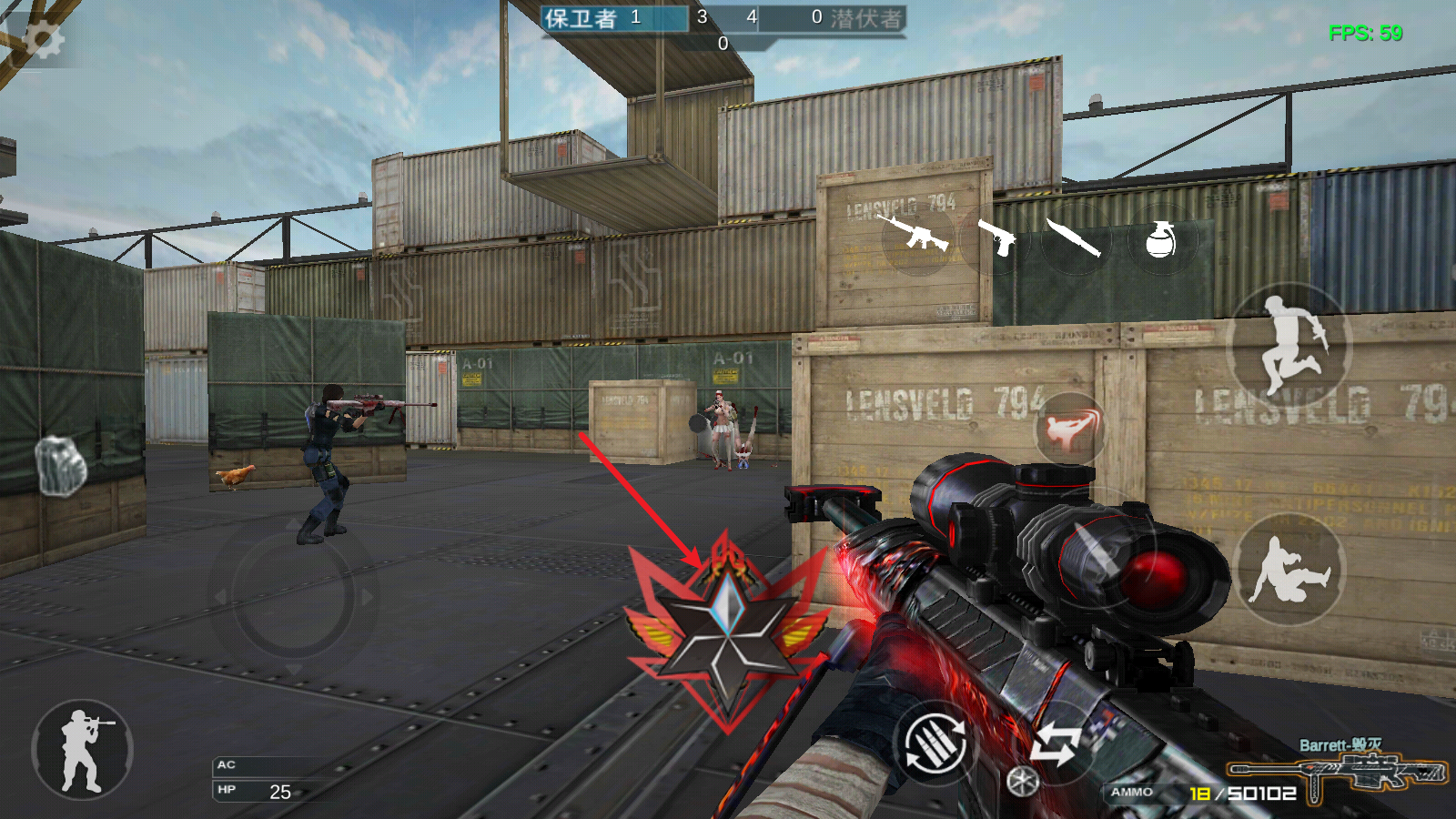The width and height of the screenshot is (1456, 819).
Task: Tap the soldier aiming stance button
Action: (83, 750)
